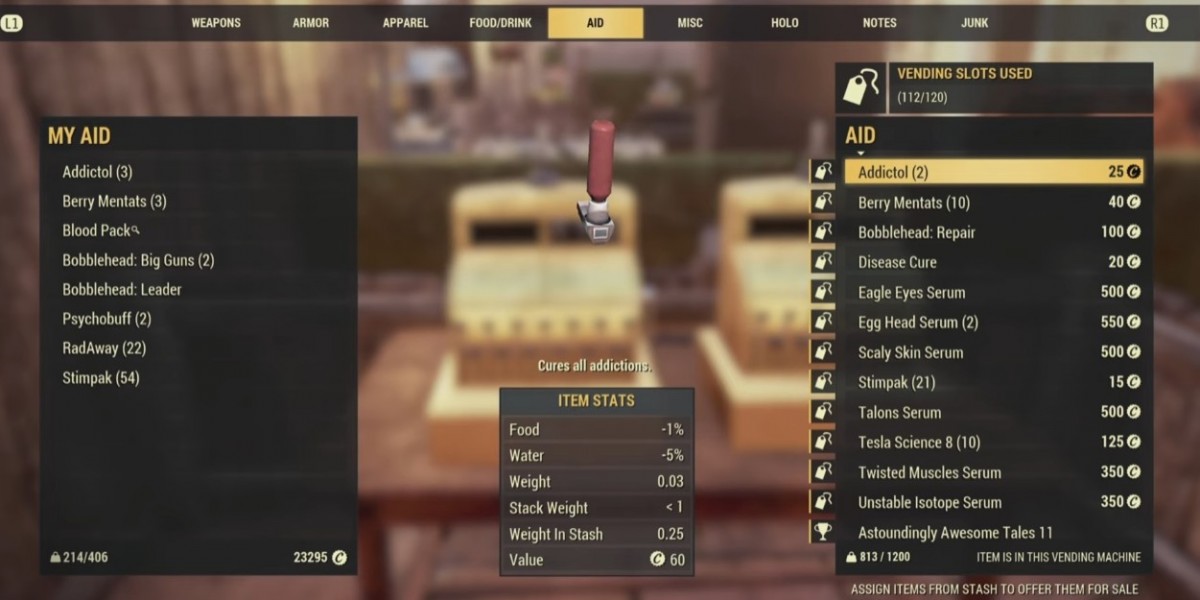Image resolution: width=1200 pixels, height=600 pixels.
Task: Select Berry Mentats (3) in My Aid
Action: (114, 201)
